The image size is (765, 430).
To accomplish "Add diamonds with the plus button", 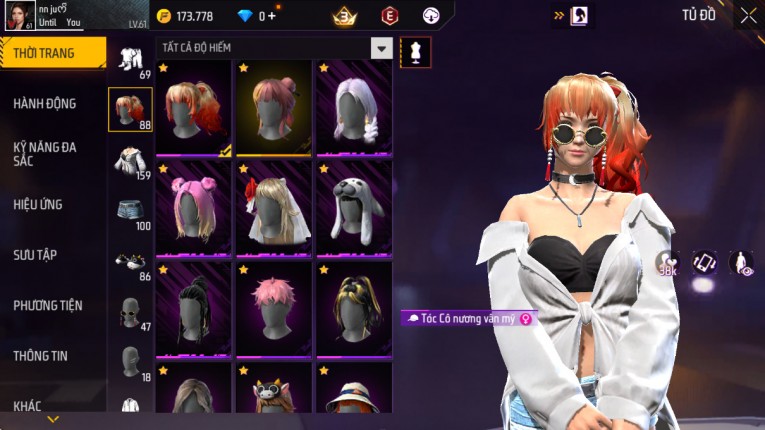I will [272, 16].
